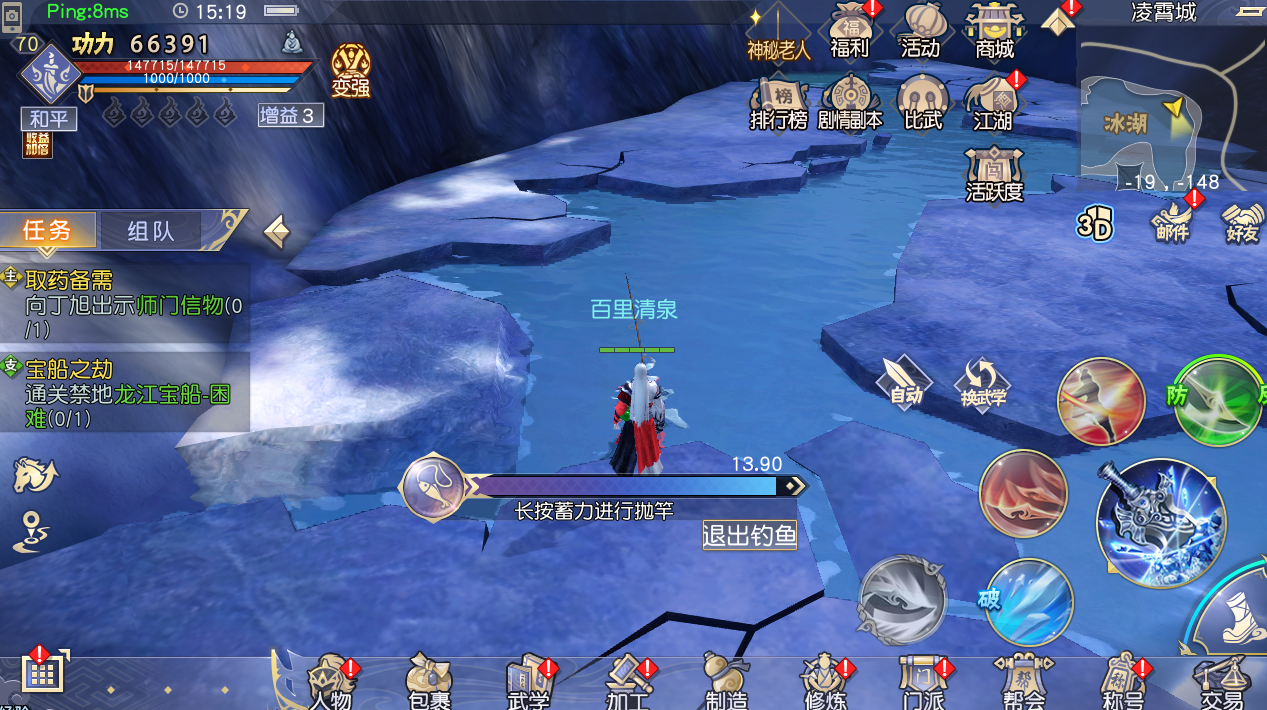1267x710 pixels.
Task: Select the 任务 quest tab
Action: [x=48, y=231]
